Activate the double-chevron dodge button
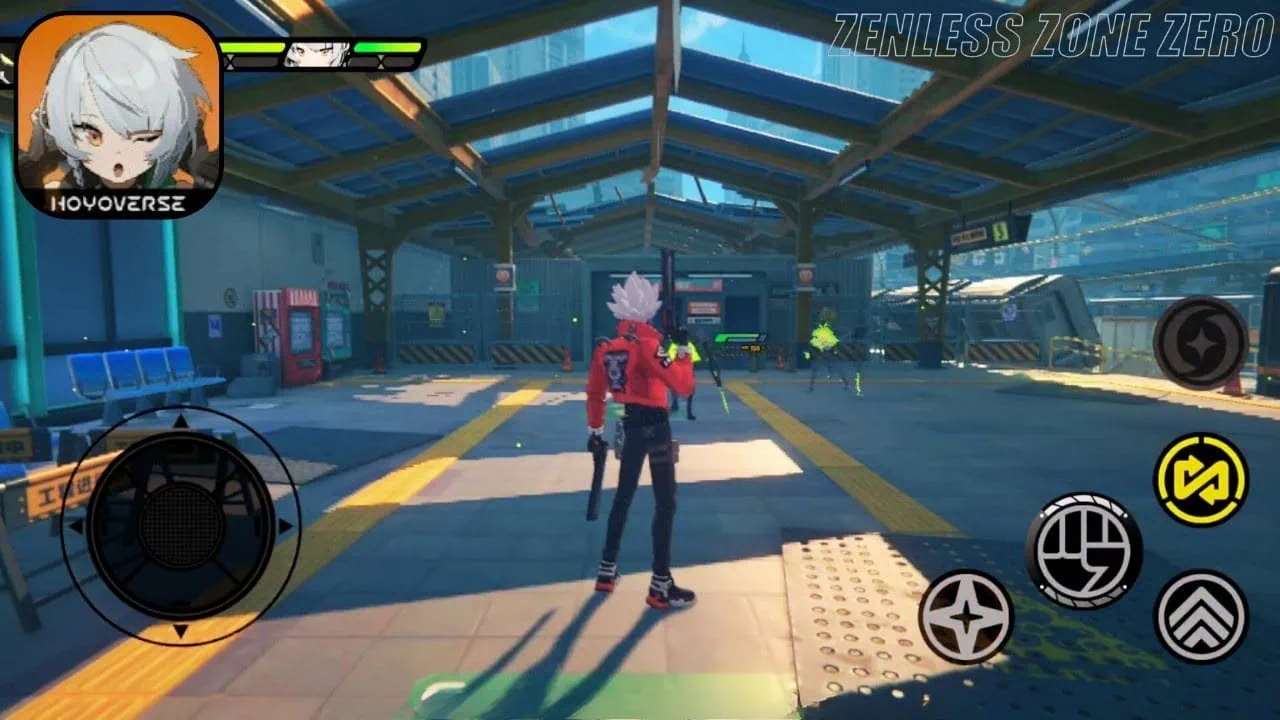 (1200, 616)
